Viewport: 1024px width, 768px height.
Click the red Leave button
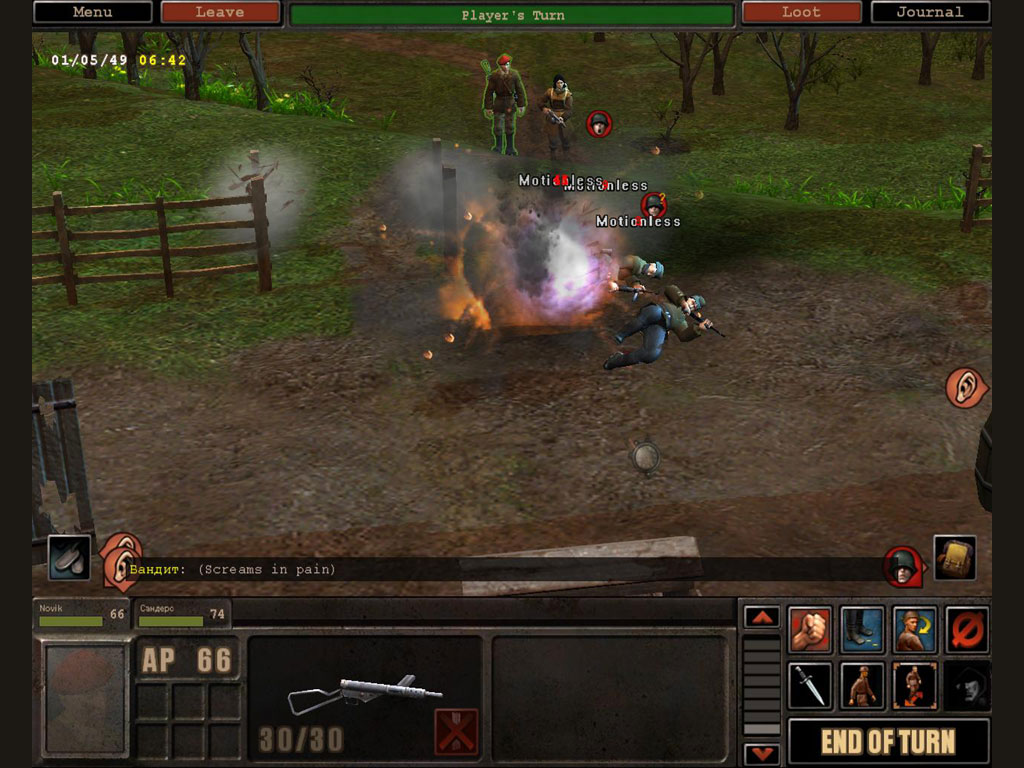coord(220,13)
